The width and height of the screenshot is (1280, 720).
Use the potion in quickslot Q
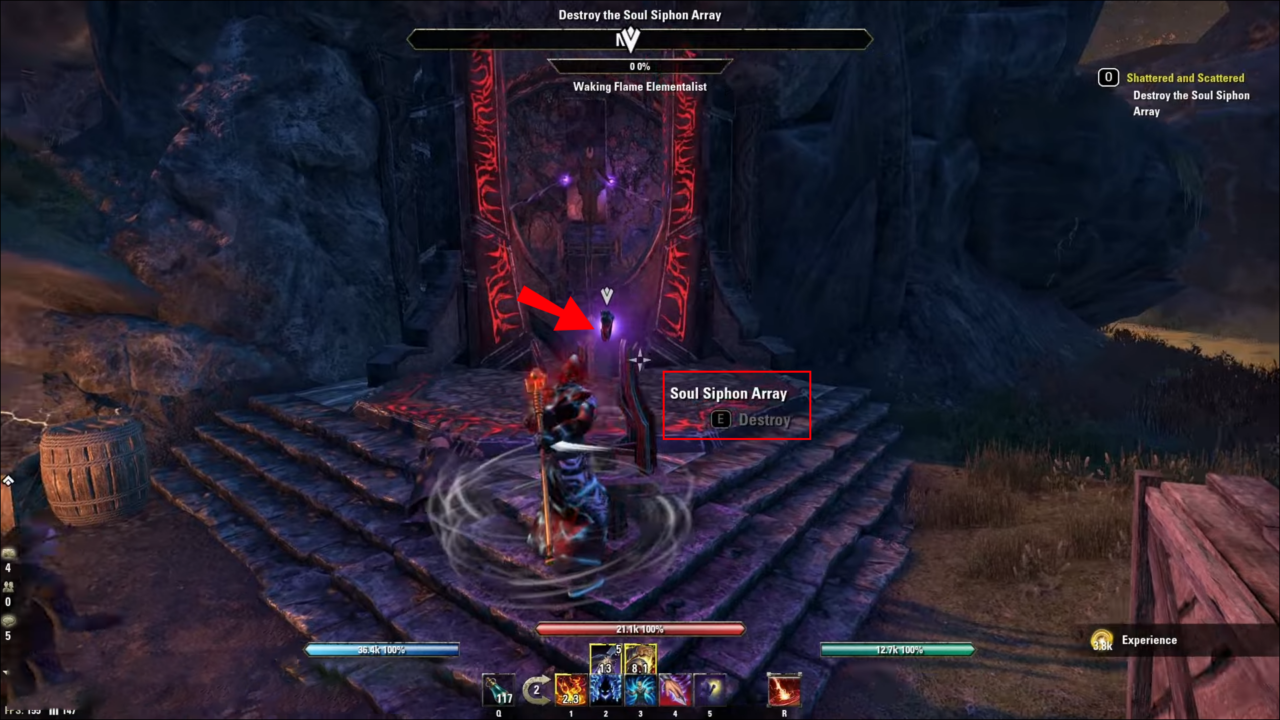tap(498, 690)
